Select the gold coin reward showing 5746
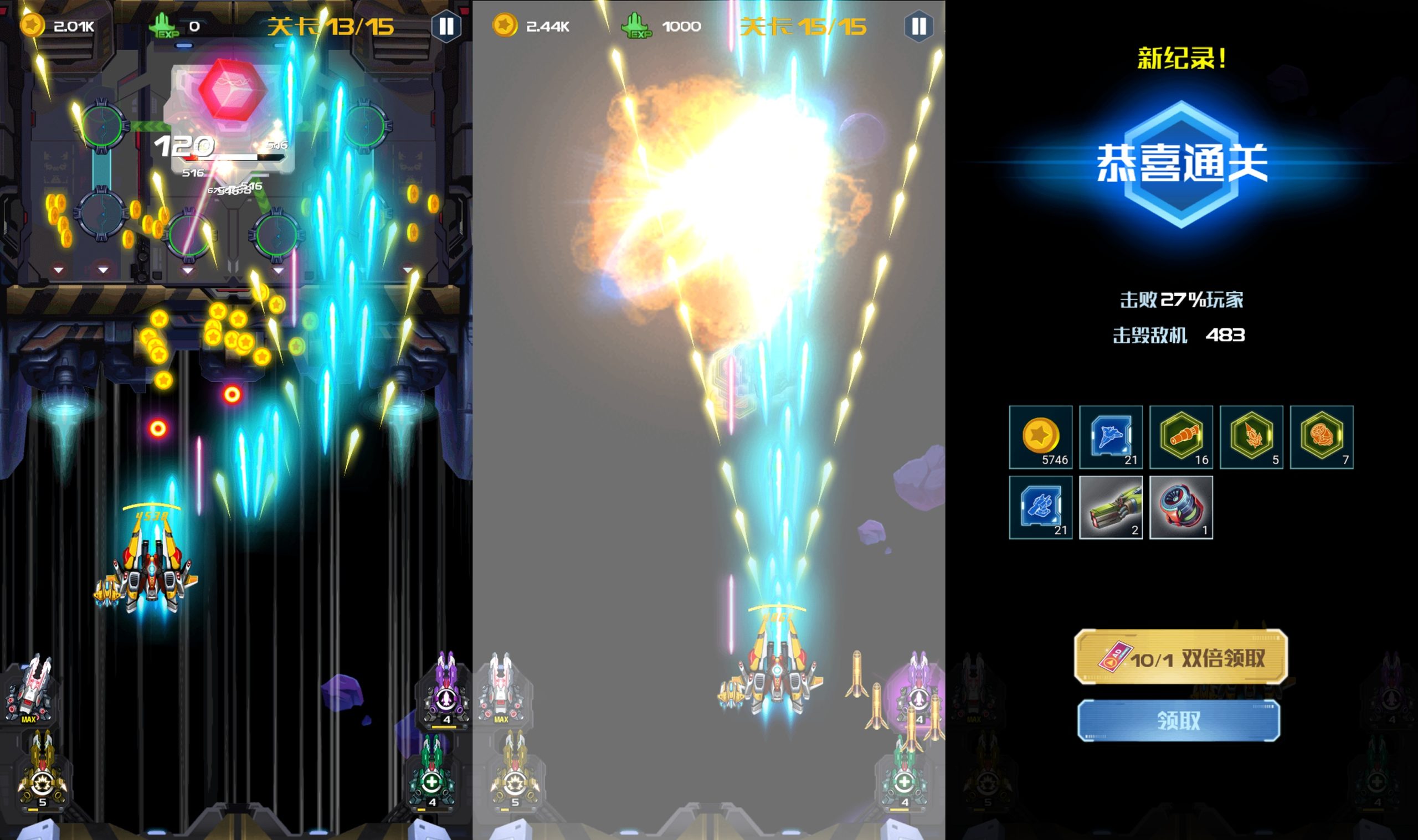Screen dimensions: 1418x840 [1040, 437]
